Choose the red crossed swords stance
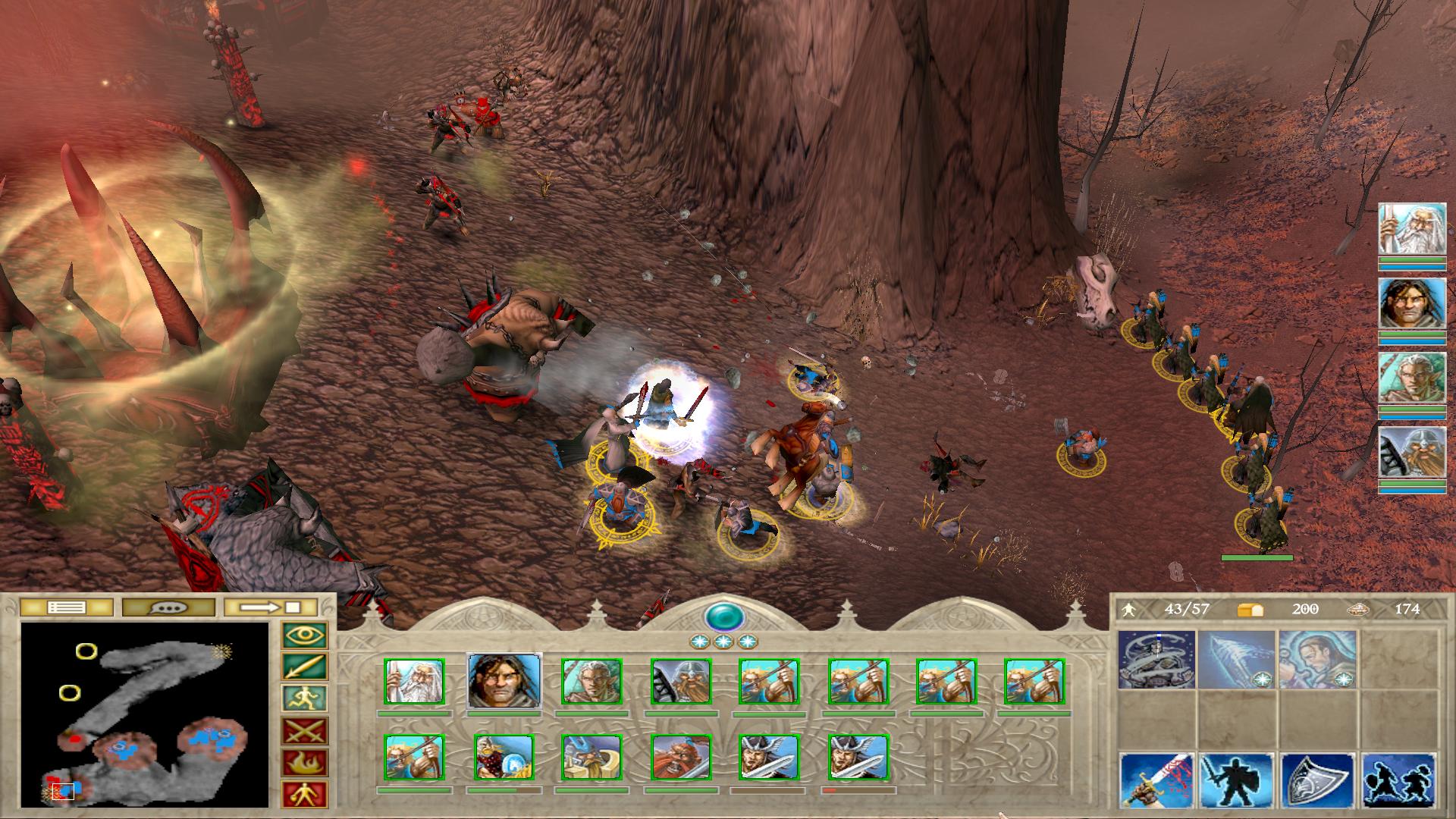Screen dimensions: 1456x819 [x=305, y=731]
